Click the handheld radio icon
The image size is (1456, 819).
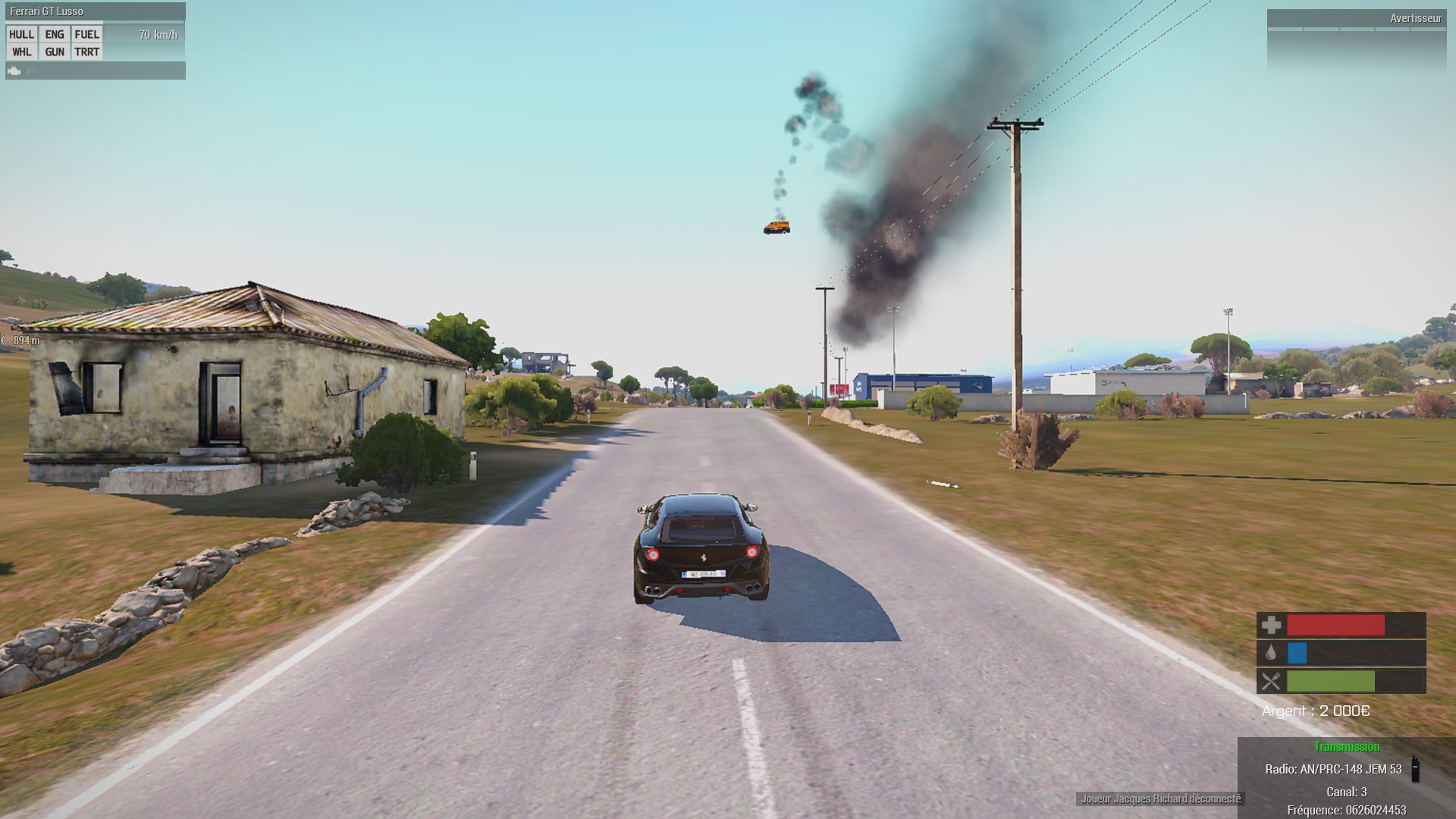(x=1414, y=768)
